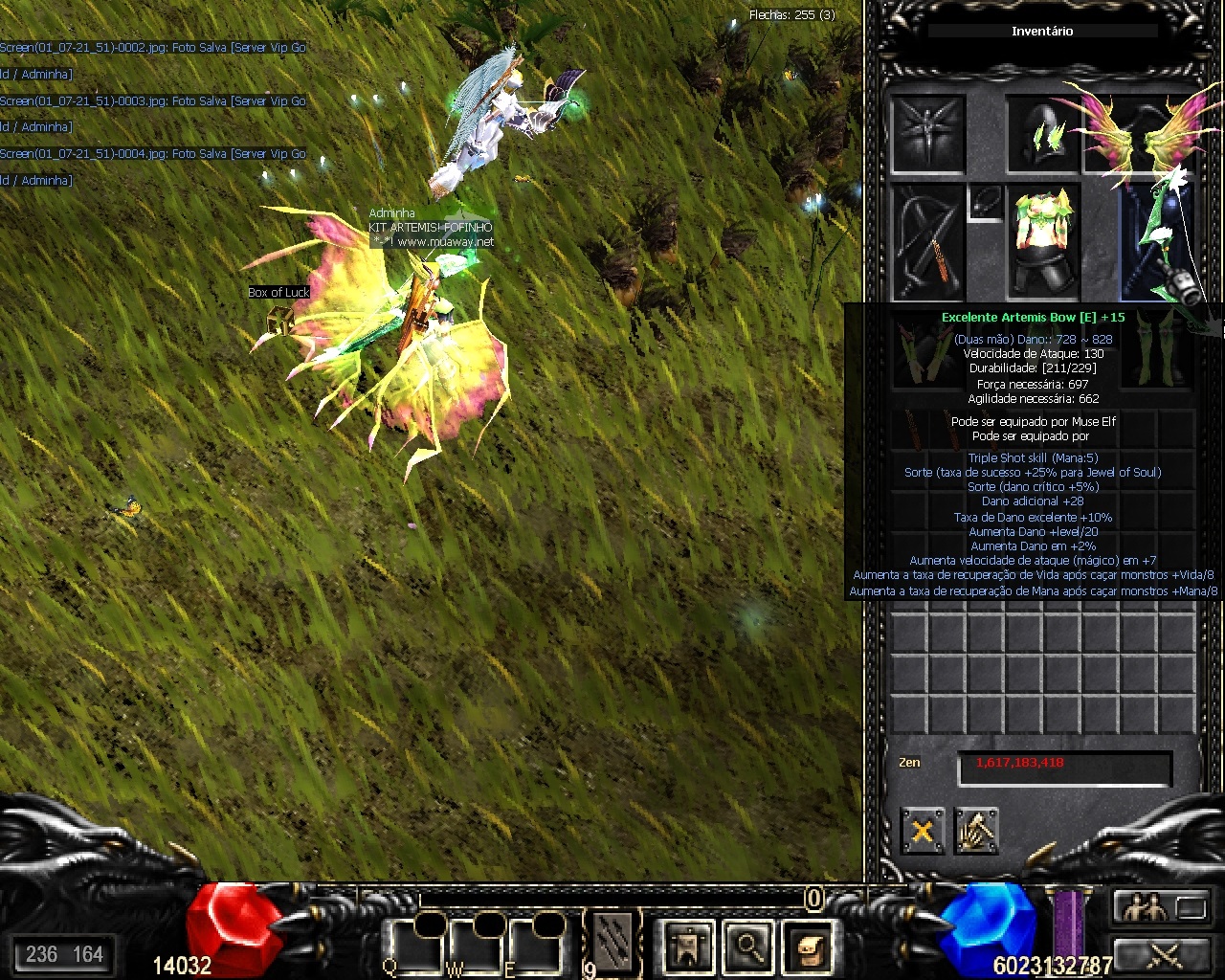Click the hammer repair button in inventory

pos(975,830)
